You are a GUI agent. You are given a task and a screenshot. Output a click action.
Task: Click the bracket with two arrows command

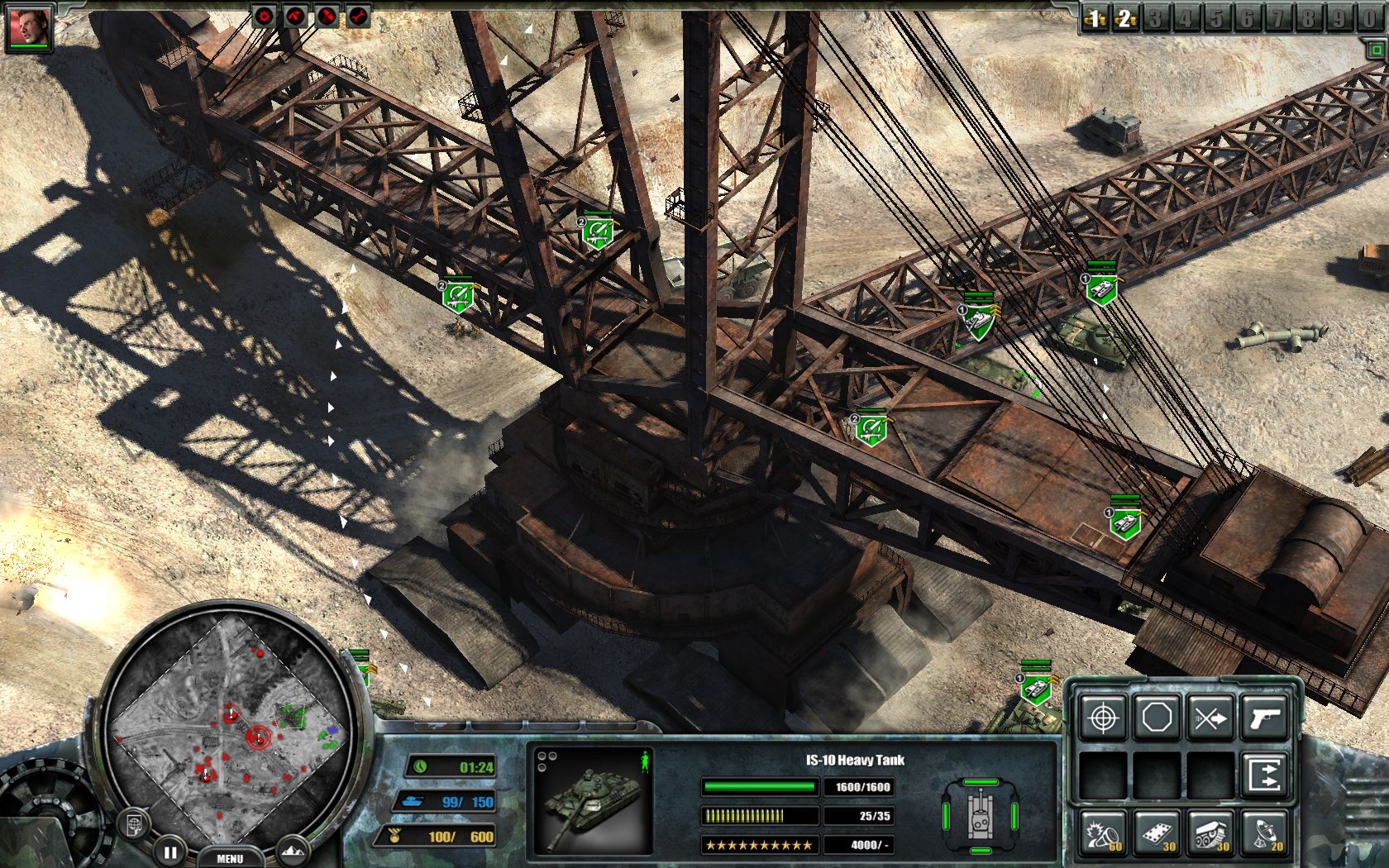pos(1264,775)
